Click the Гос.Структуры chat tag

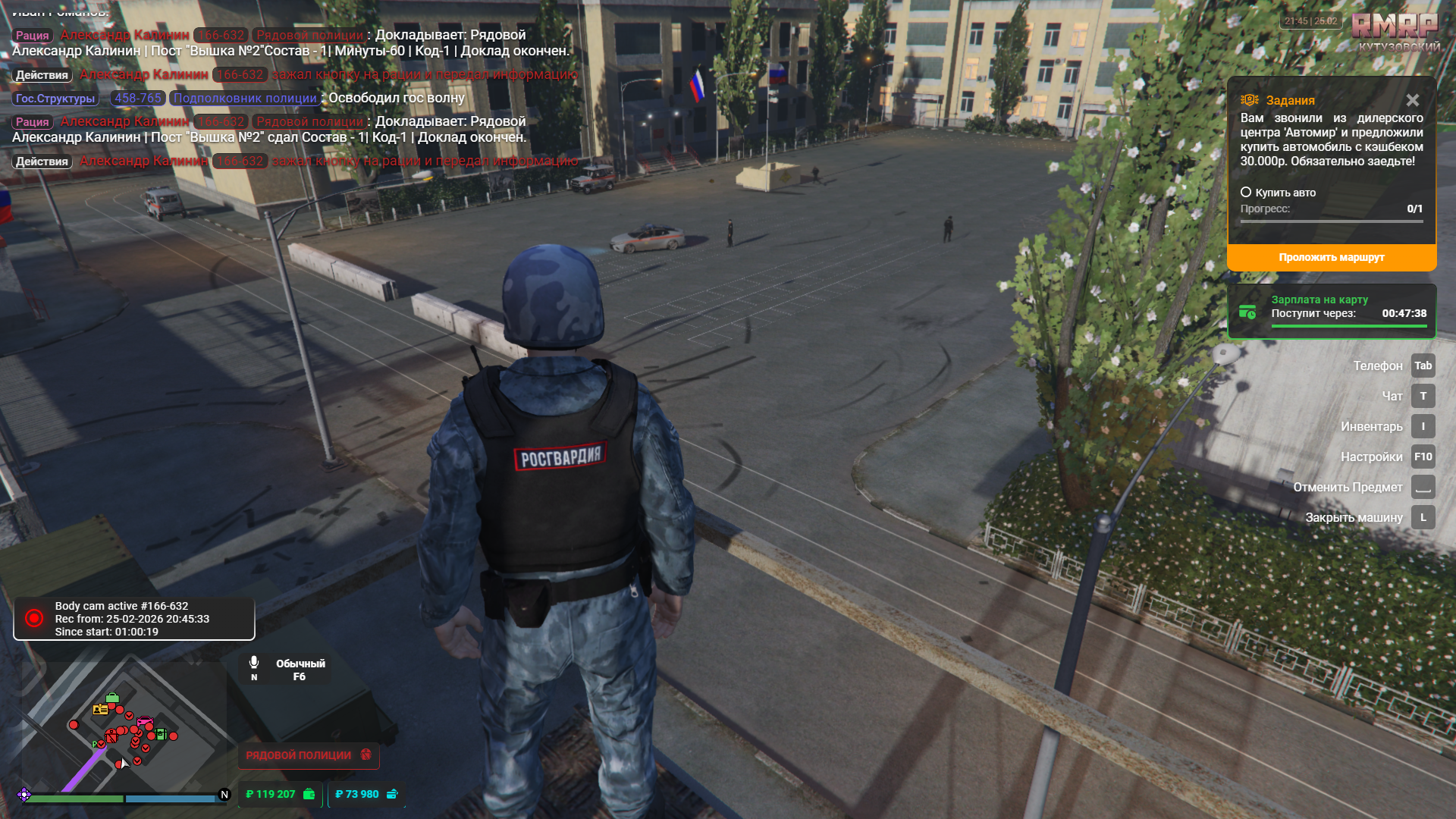tap(55, 99)
